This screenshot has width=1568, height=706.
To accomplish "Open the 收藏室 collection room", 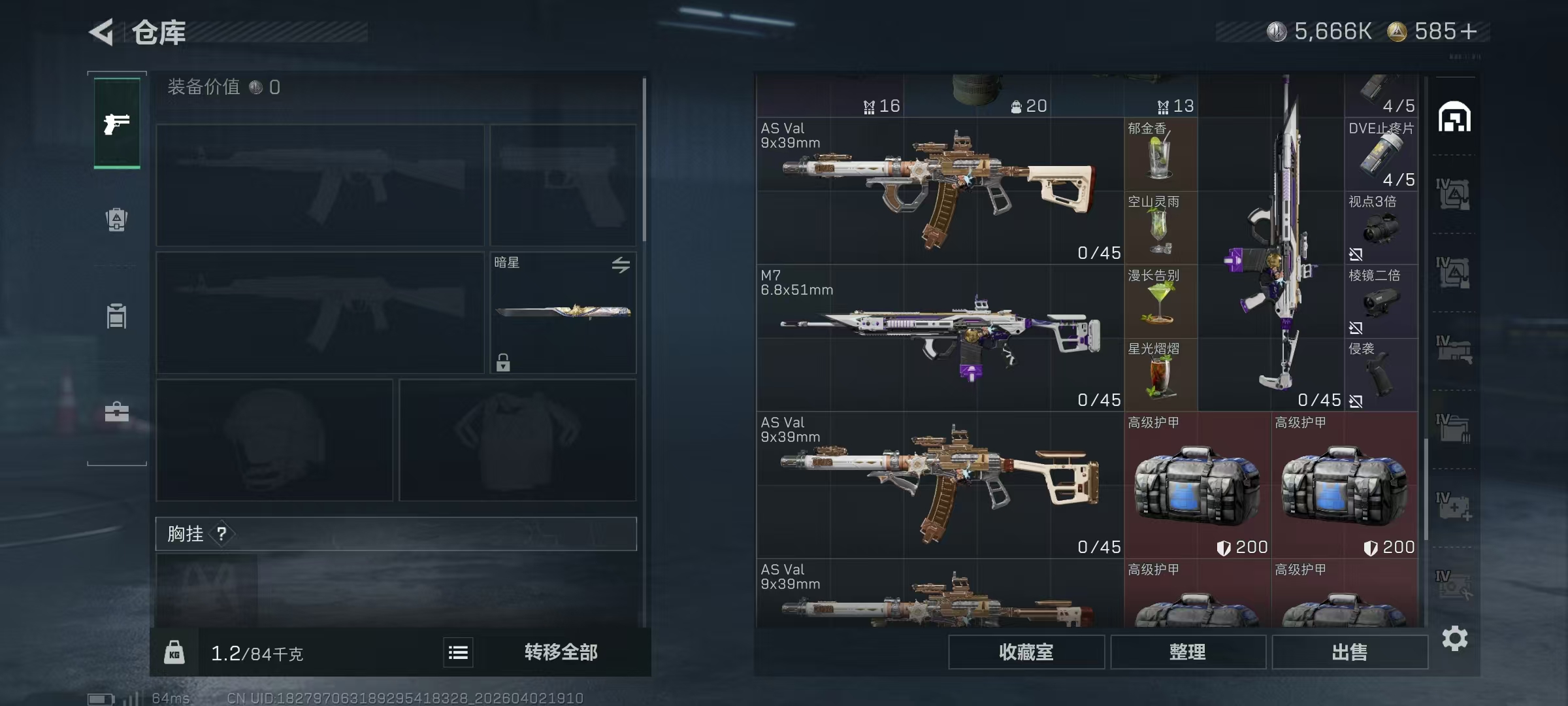I will (1026, 652).
